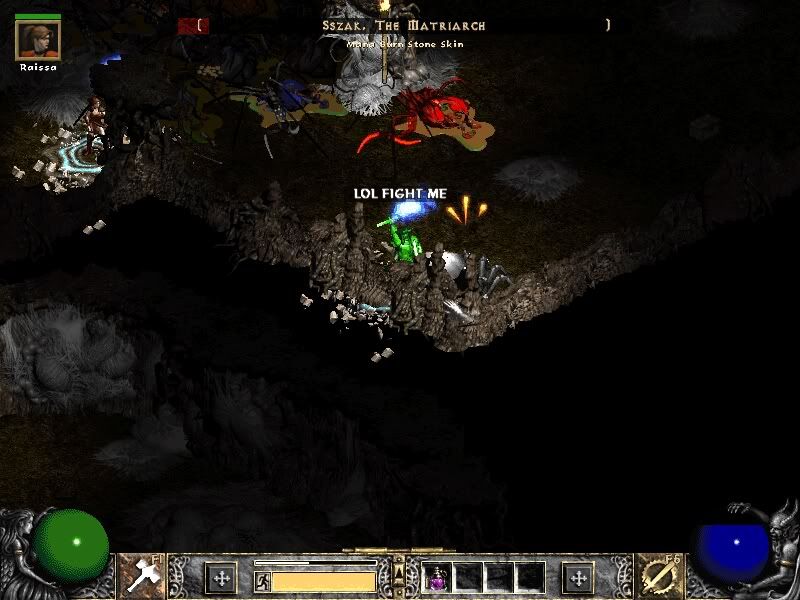Select Raissa's mercenary portrait
The height and width of the screenshot is (600, 800).
39,40
